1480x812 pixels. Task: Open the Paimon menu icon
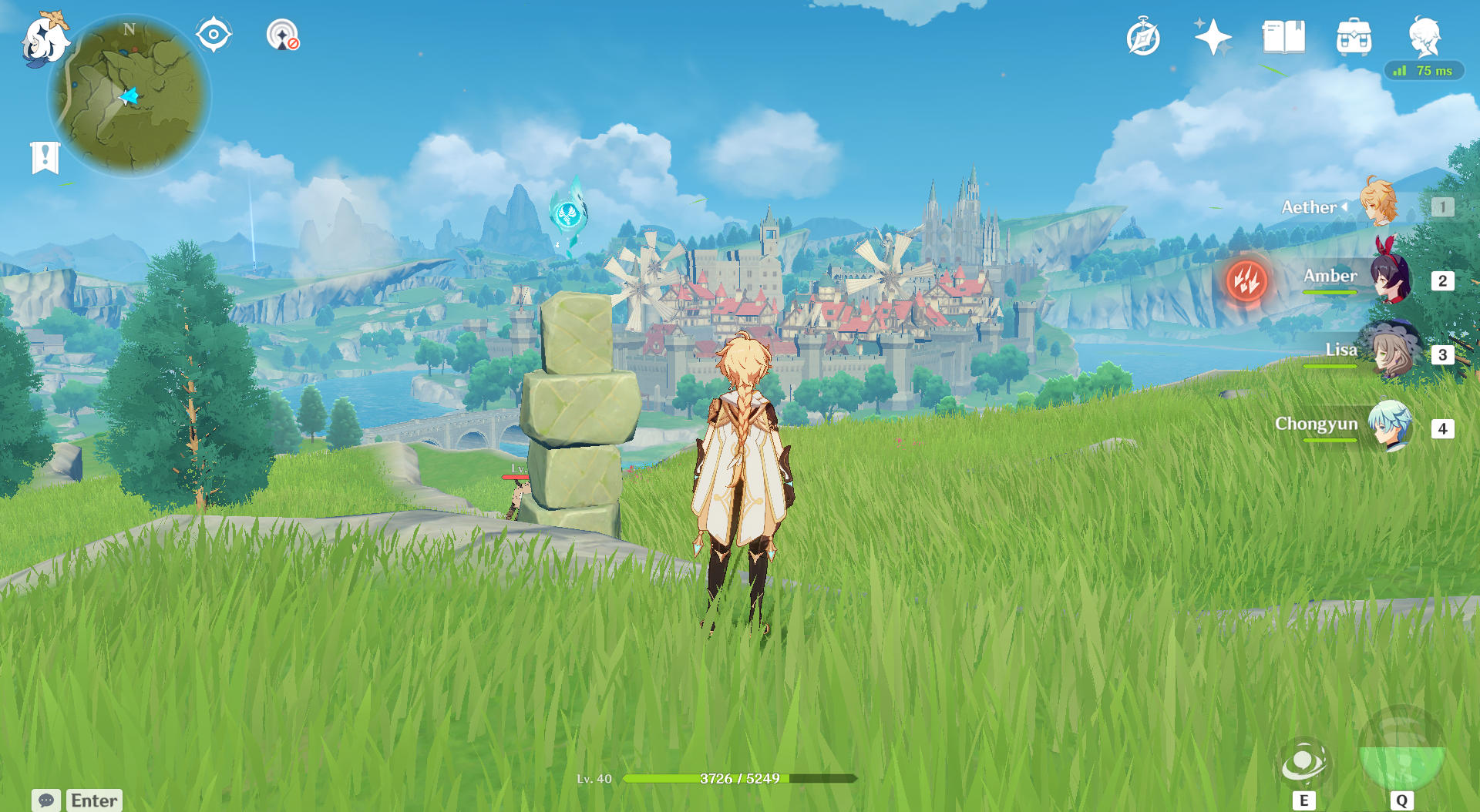coord(44,39)
